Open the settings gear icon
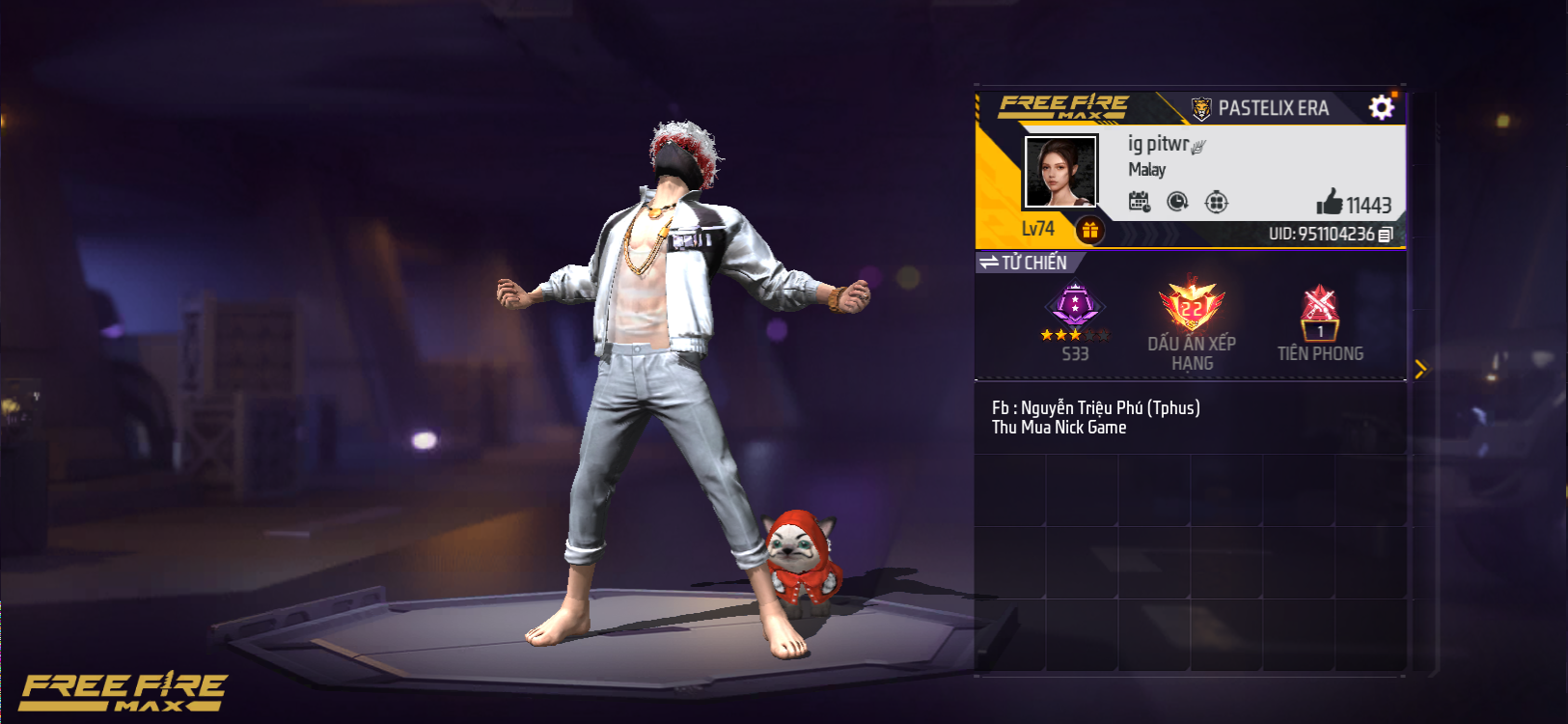1568x724 pixels. pyautogui.click(x=1382, y=107)
